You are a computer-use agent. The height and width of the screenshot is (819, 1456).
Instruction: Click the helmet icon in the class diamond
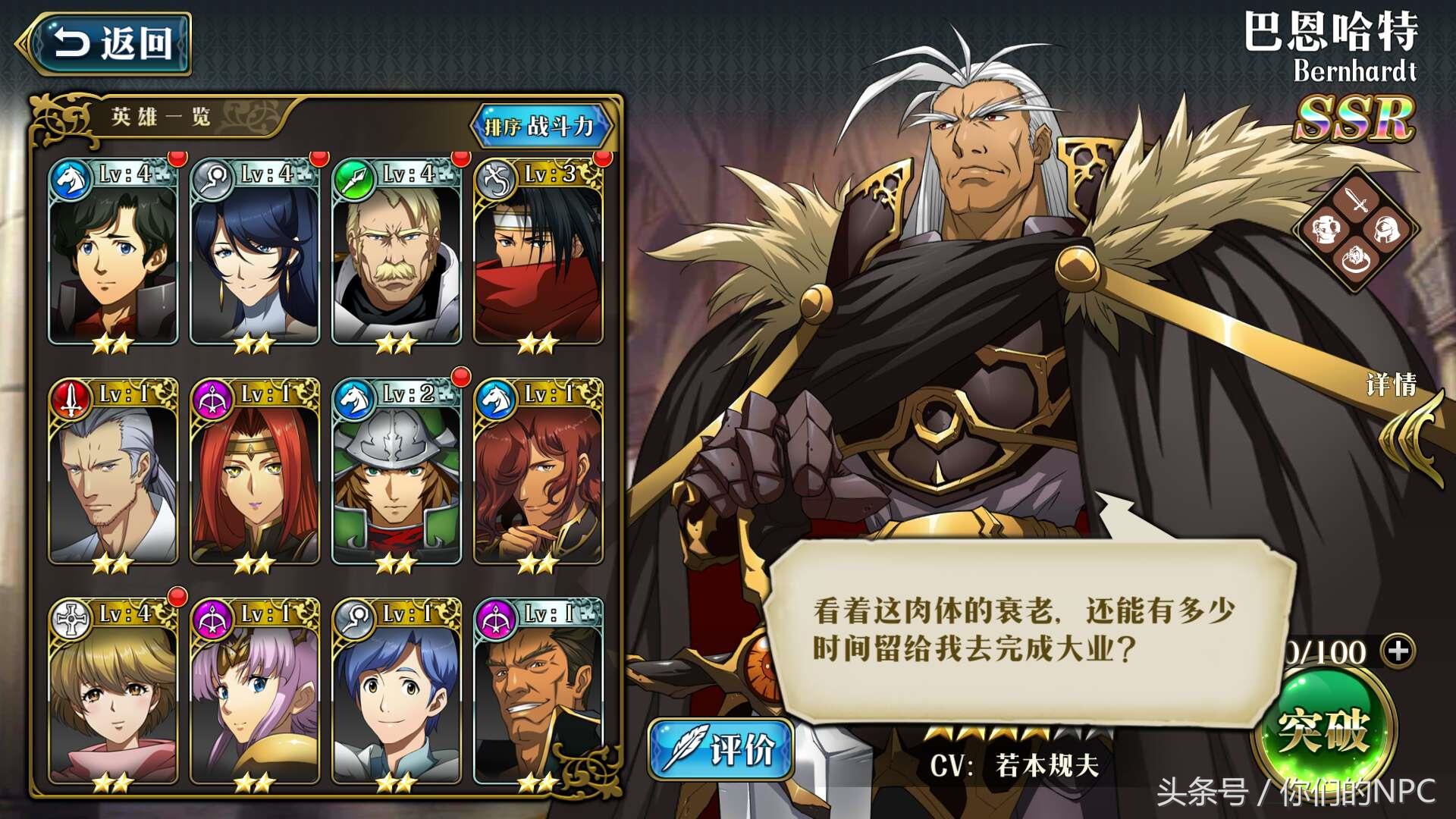click(1385, 230)
